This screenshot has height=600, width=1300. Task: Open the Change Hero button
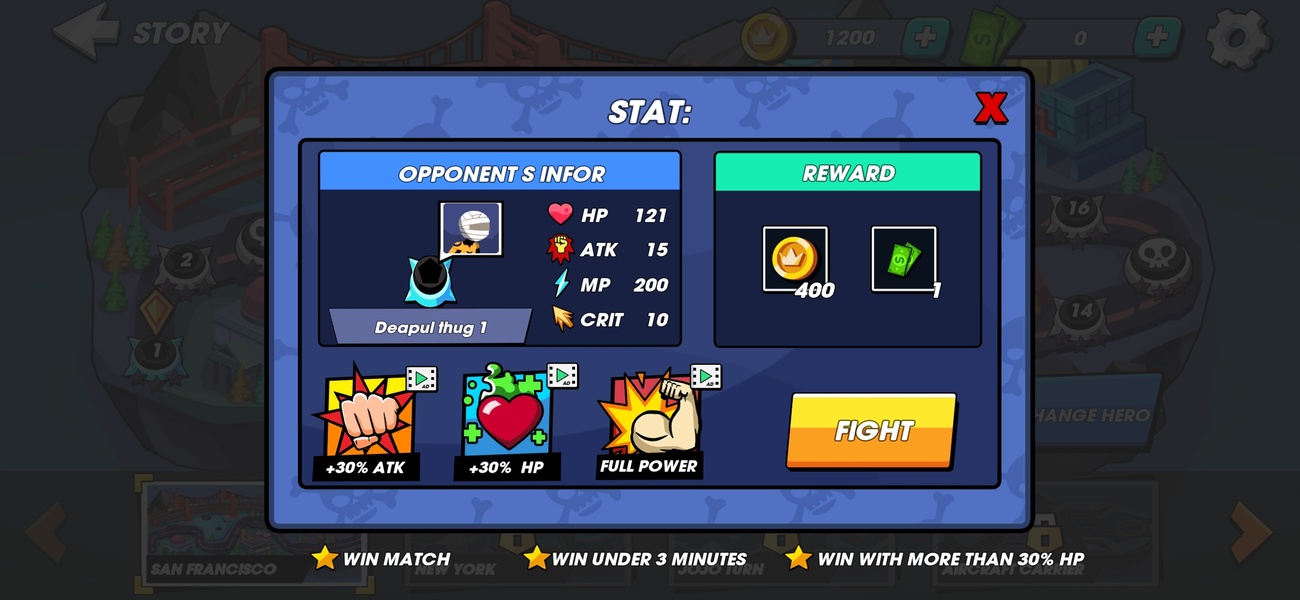click(1095, 415)
